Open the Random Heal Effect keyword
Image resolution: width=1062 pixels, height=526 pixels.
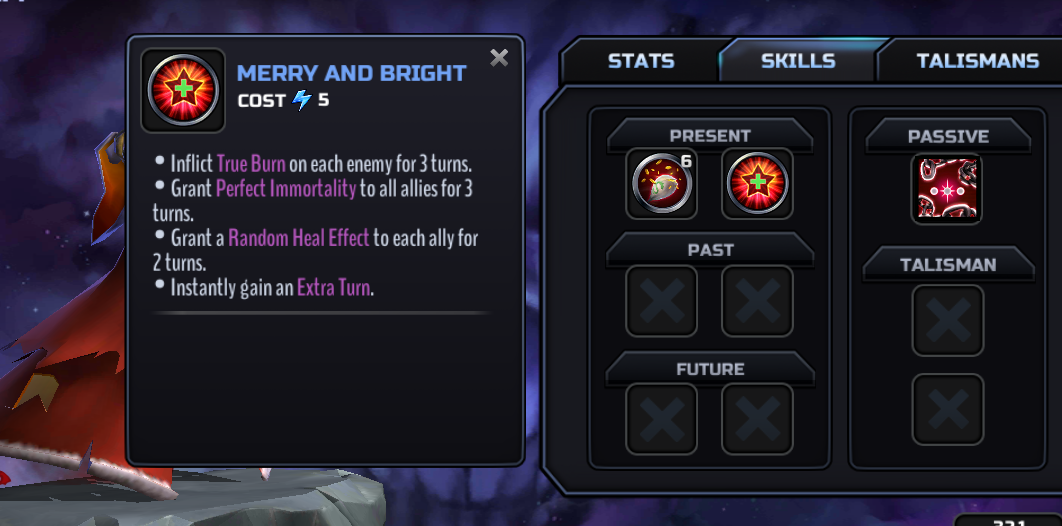pos(300,238)
